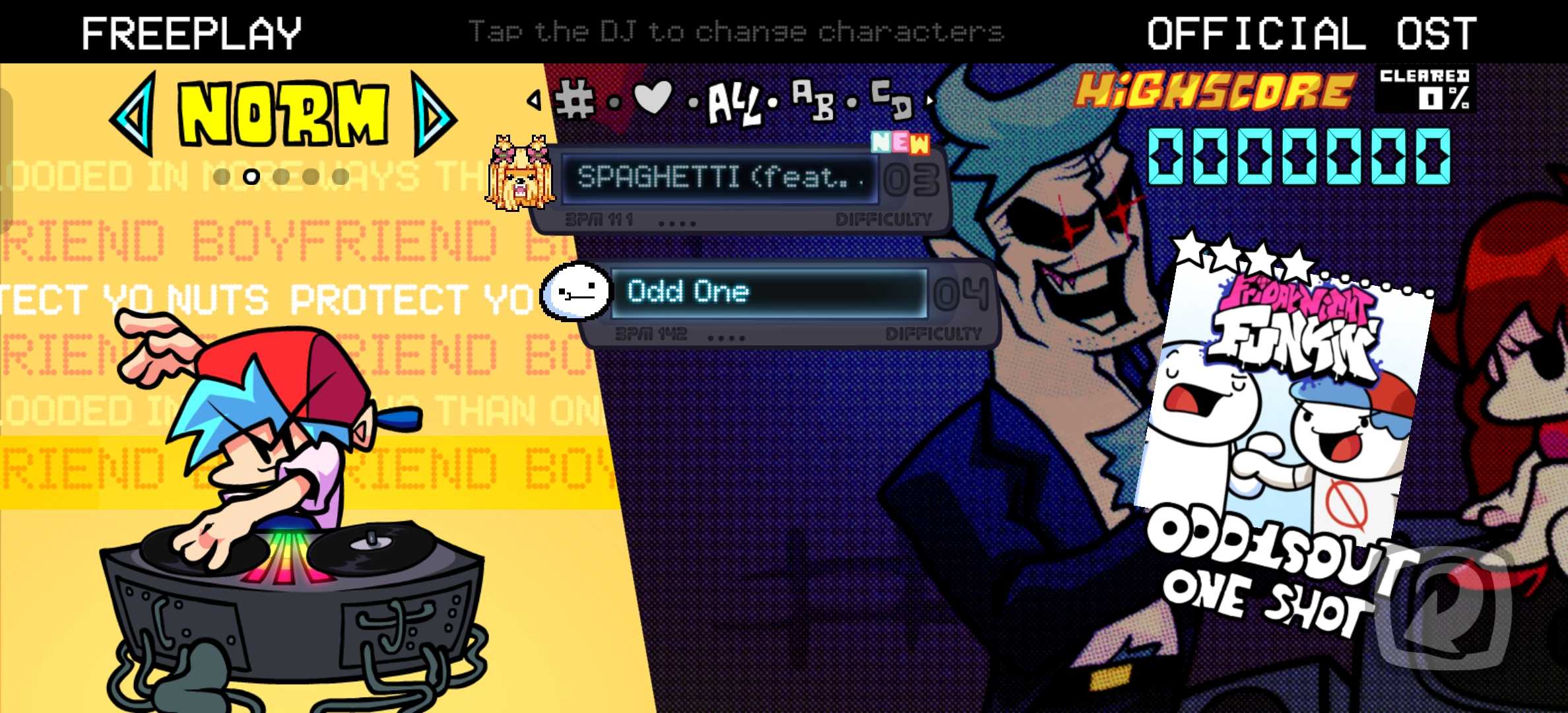Filter songs by the # category
The height and width of the screenshot is (713, 1568).
tap(575, 100)
